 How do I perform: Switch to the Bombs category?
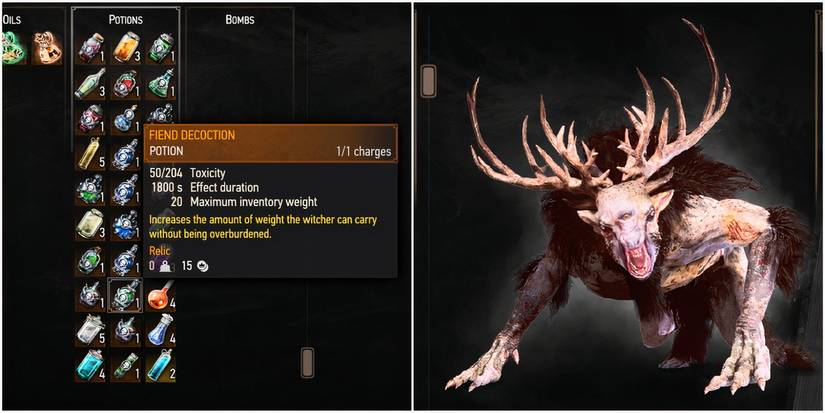239,19
